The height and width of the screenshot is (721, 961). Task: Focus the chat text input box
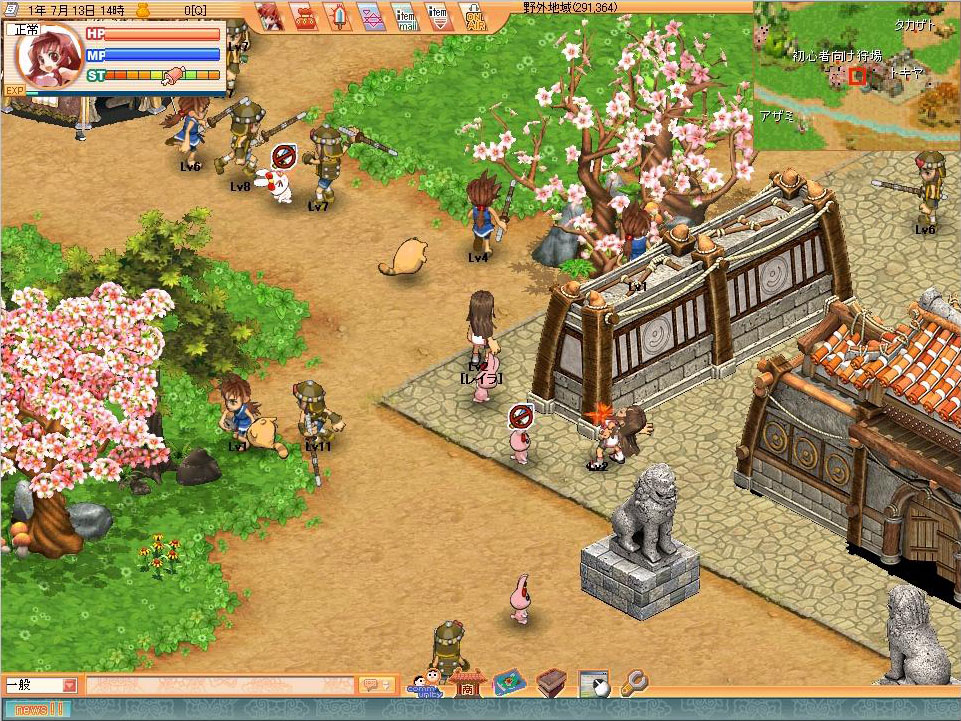tap(220, 685)
